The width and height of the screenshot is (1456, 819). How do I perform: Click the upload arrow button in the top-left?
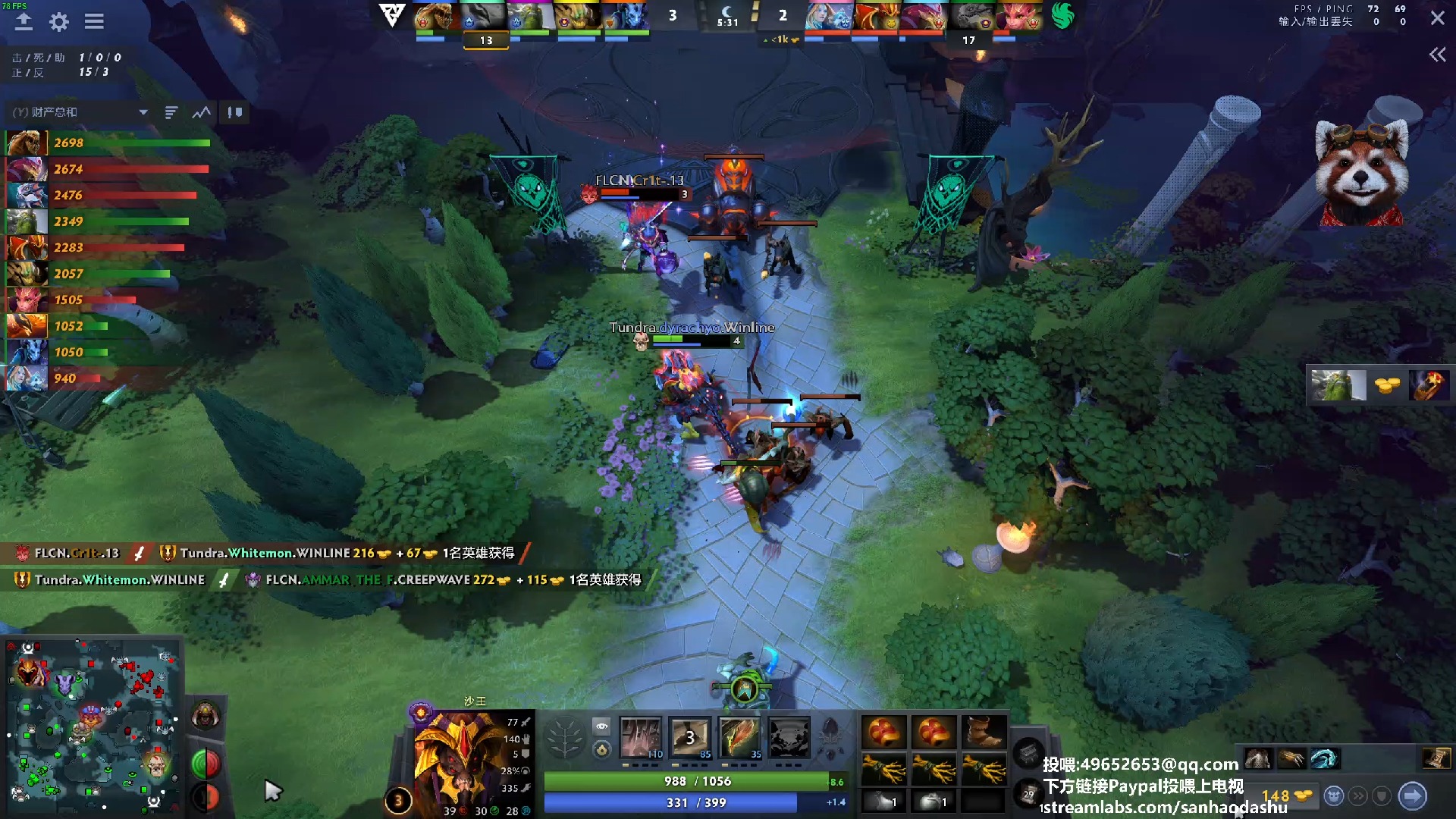point(24,22)
